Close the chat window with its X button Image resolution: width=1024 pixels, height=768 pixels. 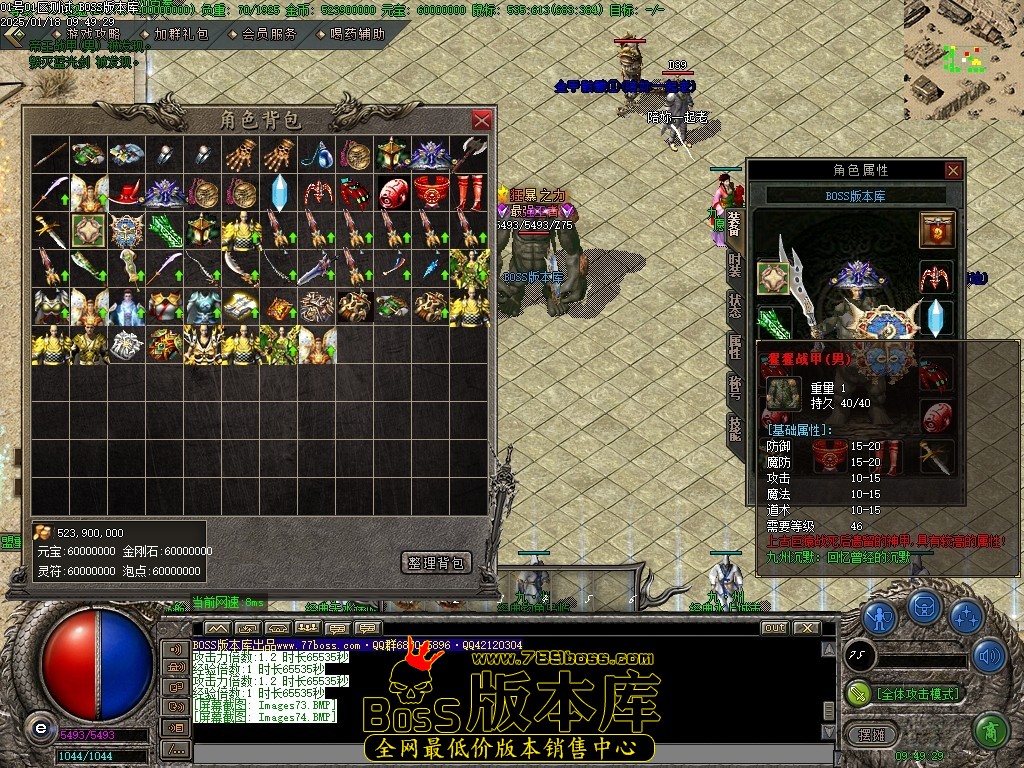tap(807, 628)
